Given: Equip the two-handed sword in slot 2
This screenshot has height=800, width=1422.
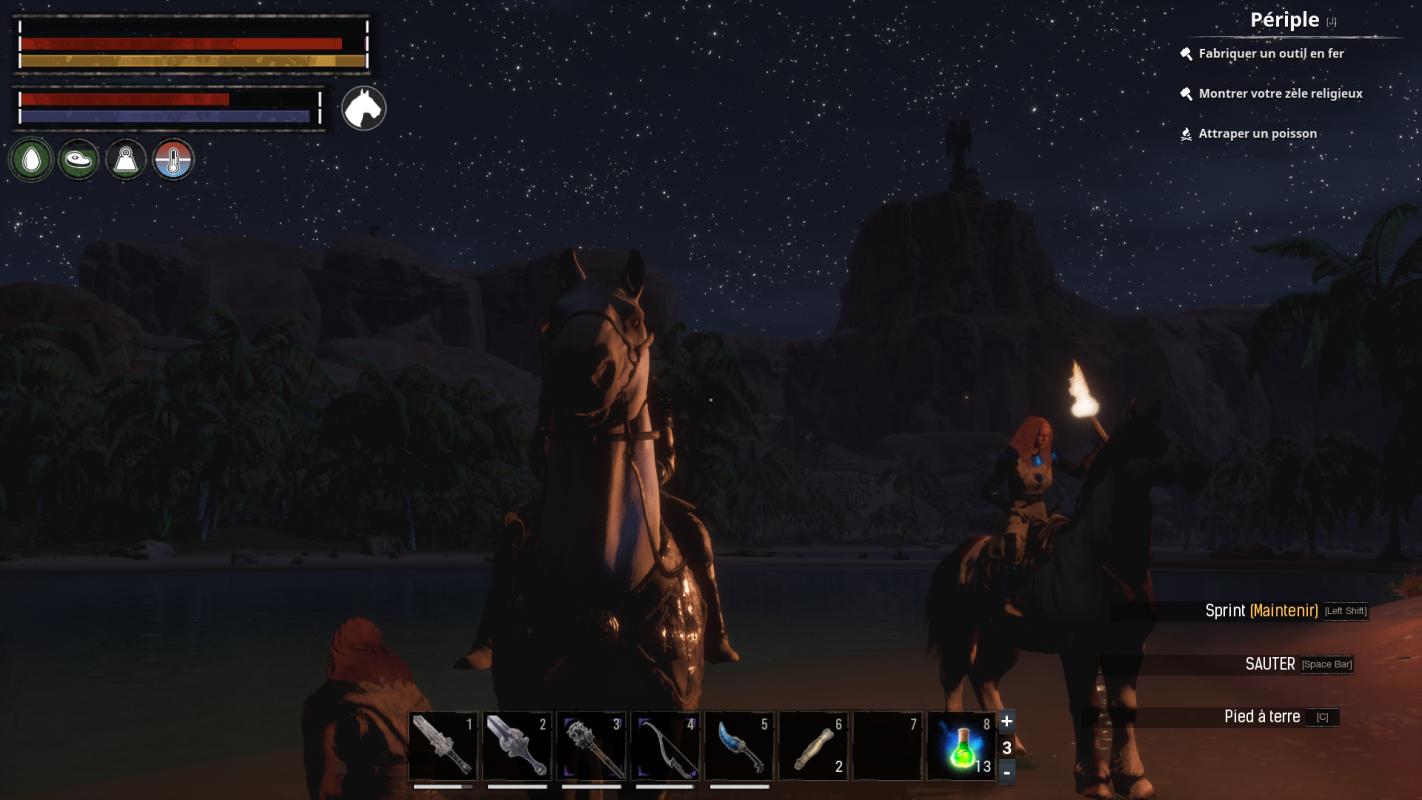Looking at the screenshot, I should [517, 745].
